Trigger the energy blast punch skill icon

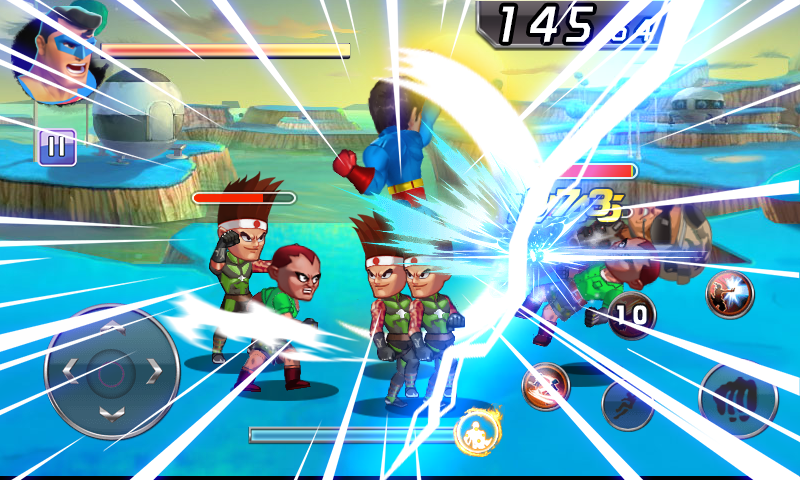tap(730, 293)
